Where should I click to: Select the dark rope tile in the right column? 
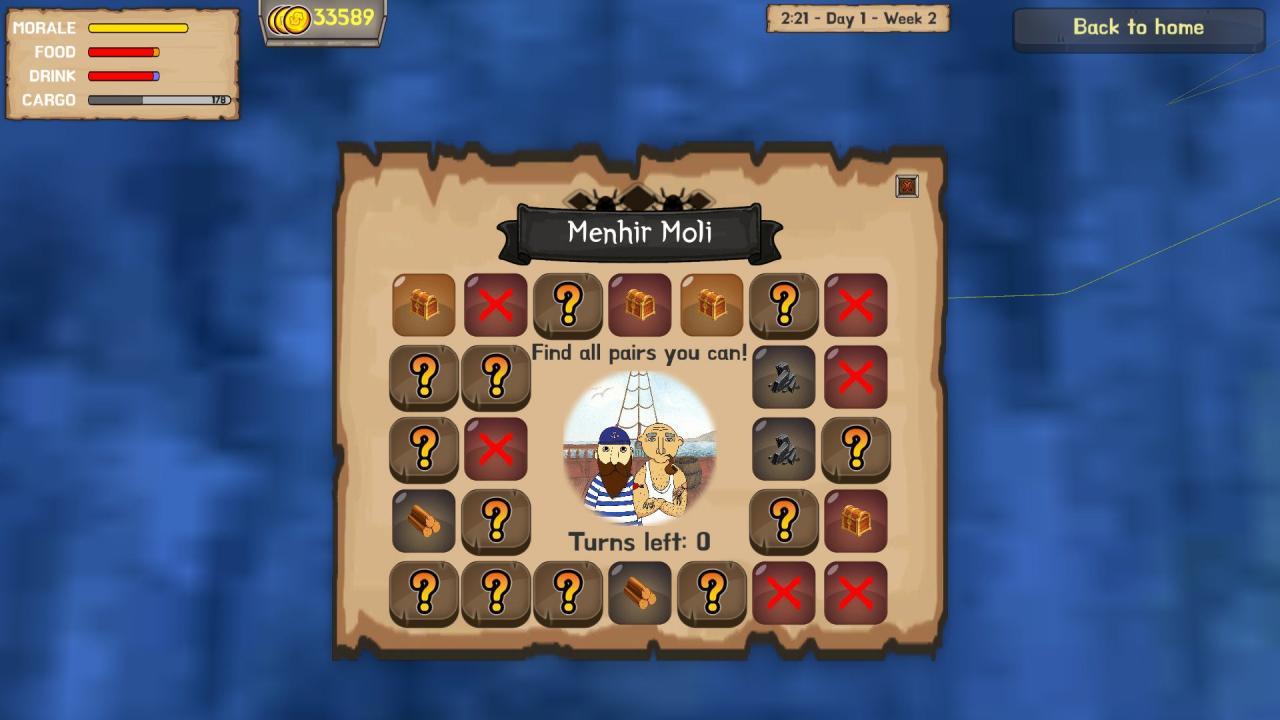(784, 376)
